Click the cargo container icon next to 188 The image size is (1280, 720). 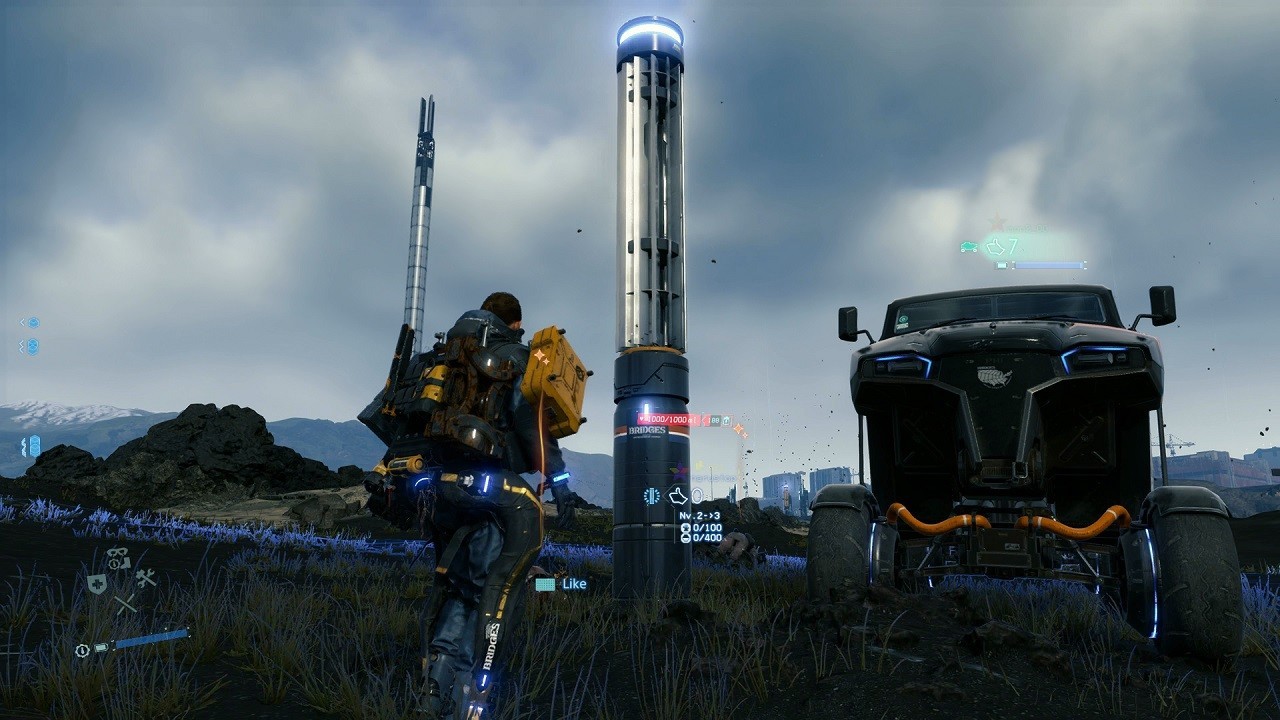point(726,421)
